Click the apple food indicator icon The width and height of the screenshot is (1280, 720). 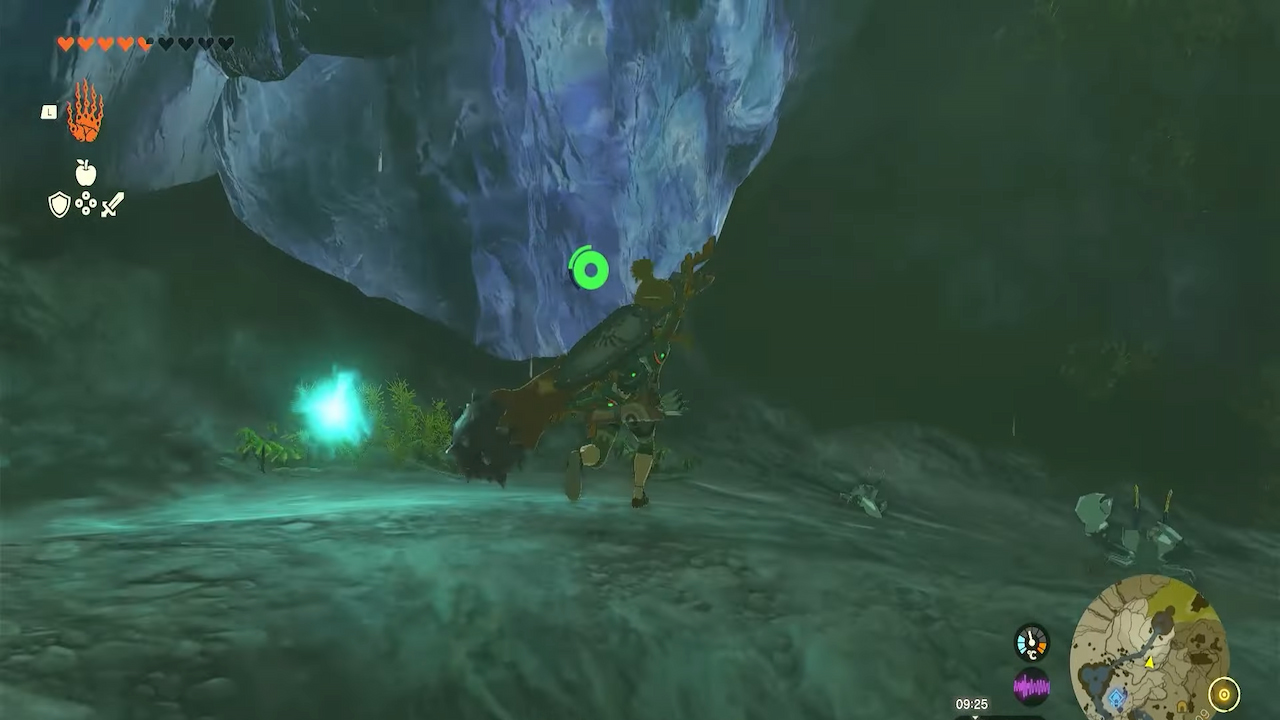[x=85, y=170]
